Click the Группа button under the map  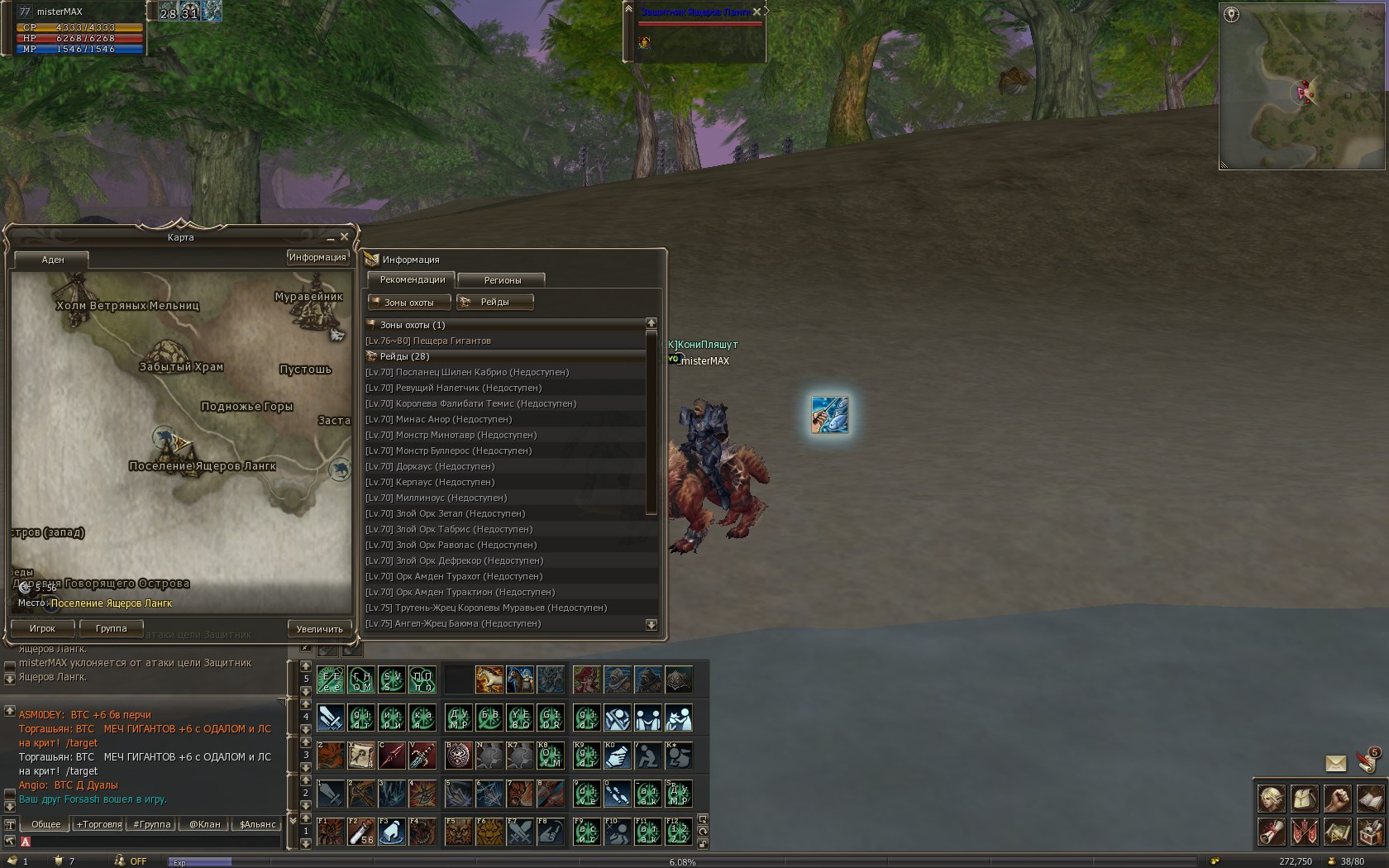tap(111, 628)
